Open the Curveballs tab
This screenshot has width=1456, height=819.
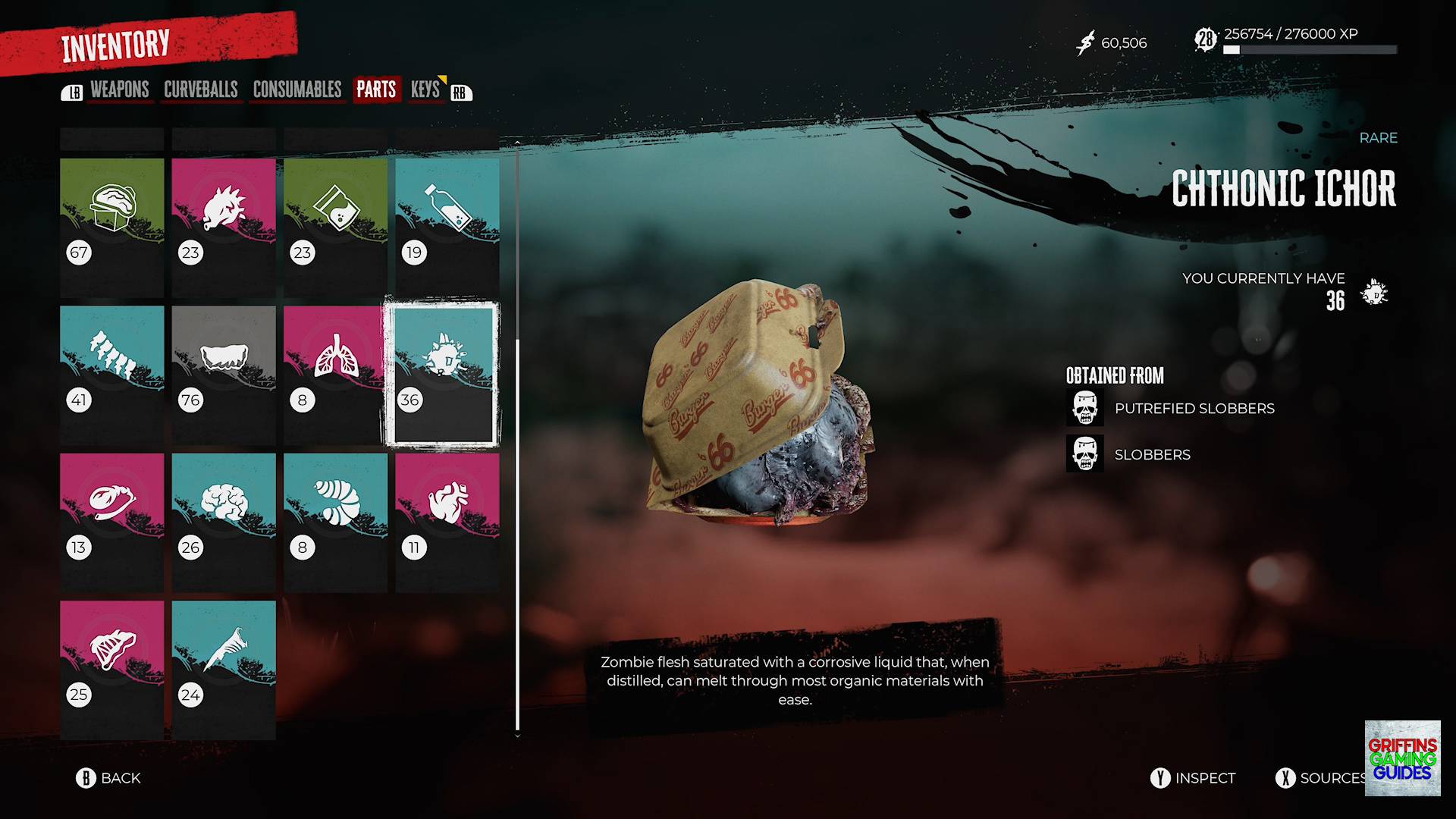[x=201, y=90]
